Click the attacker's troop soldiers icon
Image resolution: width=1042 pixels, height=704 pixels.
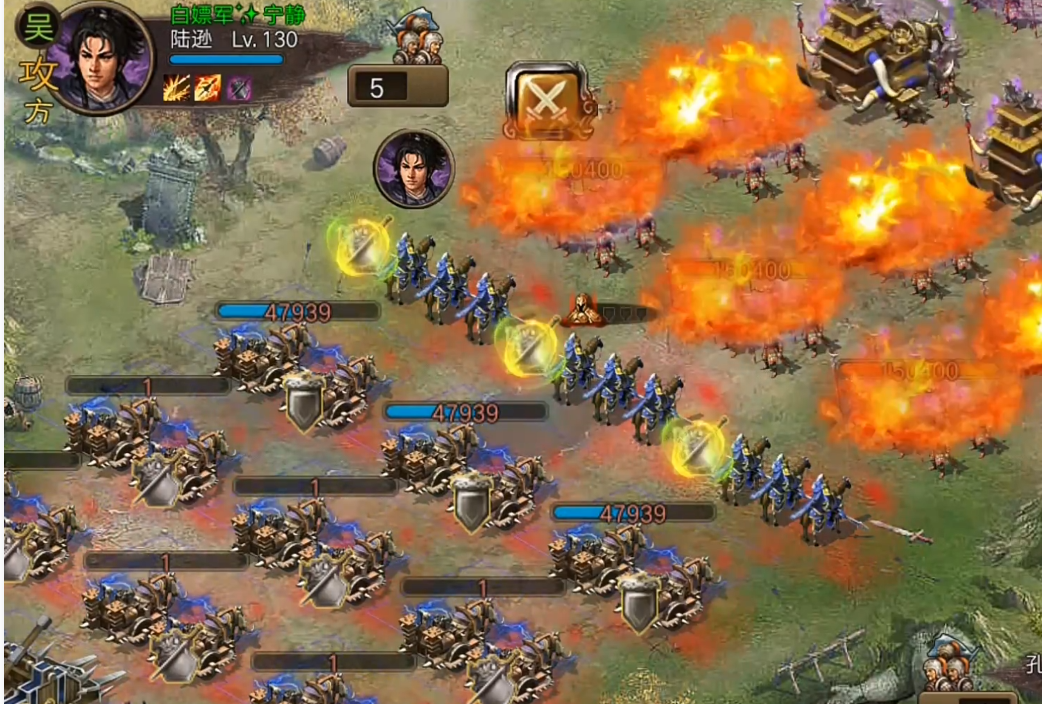point(419,39)
